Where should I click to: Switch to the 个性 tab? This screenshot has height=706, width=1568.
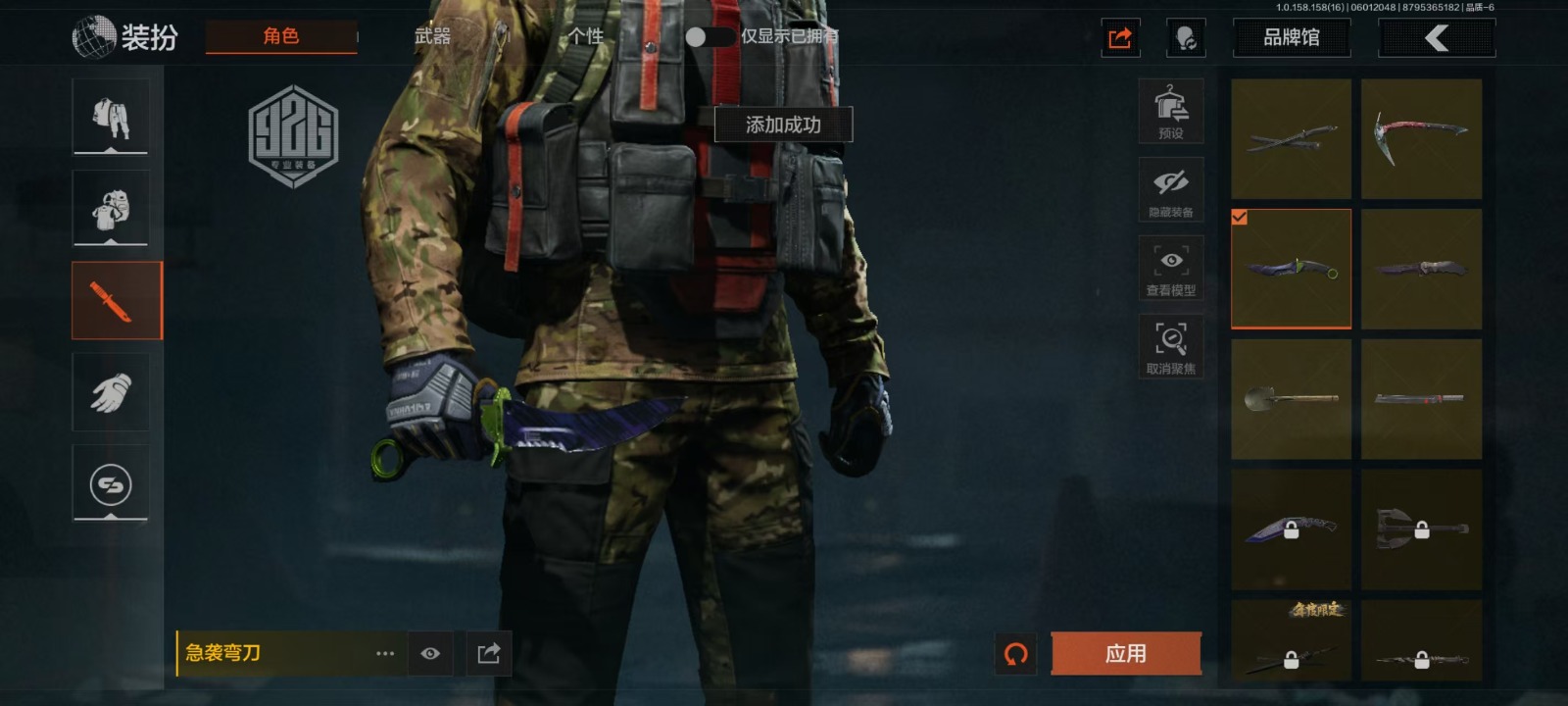pyautogui.click(x=585, y=37)
